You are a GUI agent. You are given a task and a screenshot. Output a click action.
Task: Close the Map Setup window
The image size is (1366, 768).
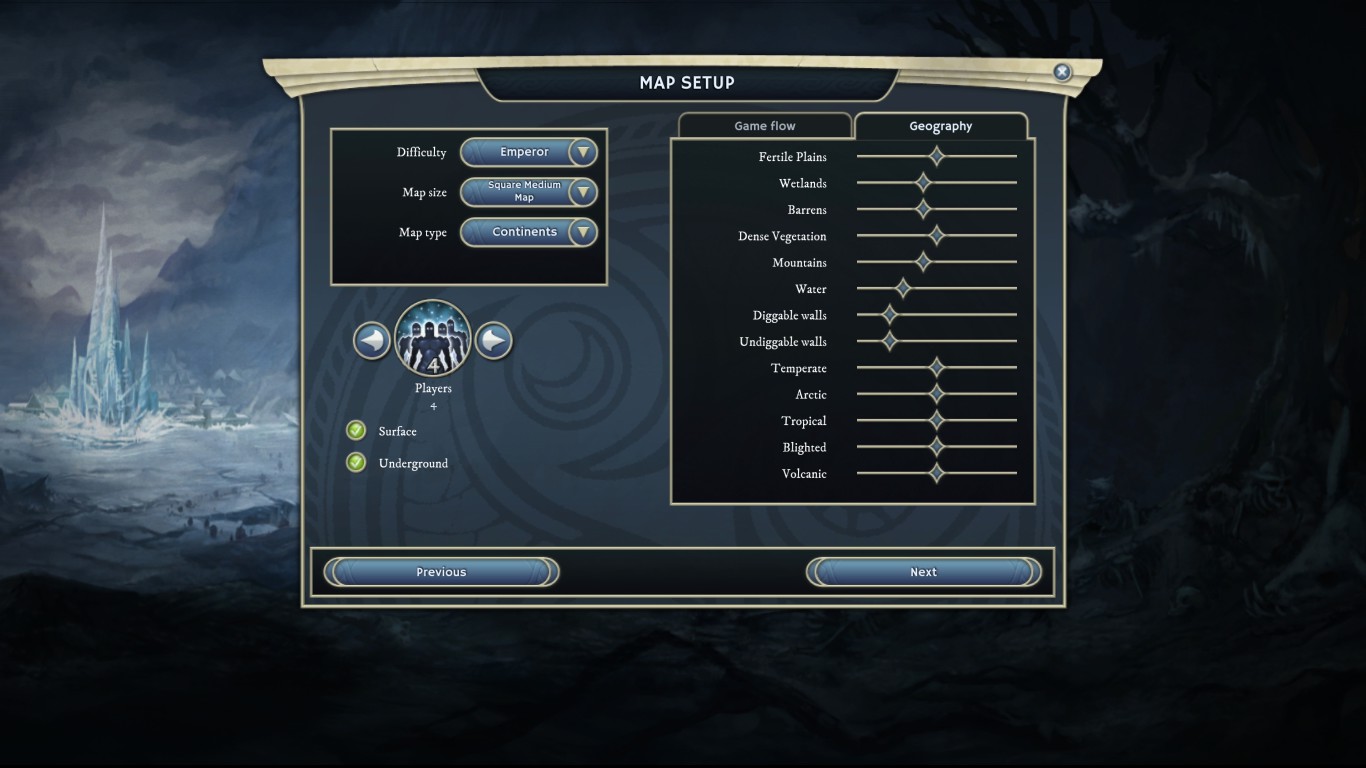click(1062, 72)
